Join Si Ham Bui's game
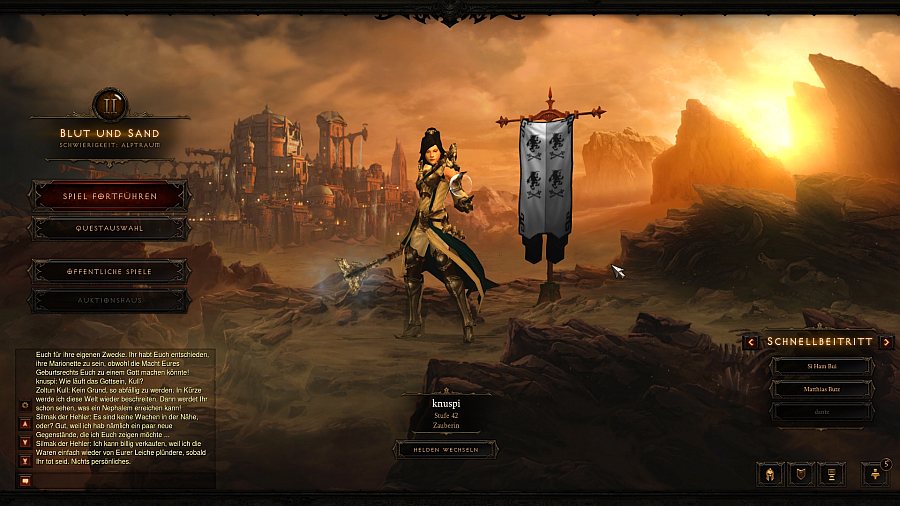900x506 pixels. pyautogui.click(x=820, y=367)
